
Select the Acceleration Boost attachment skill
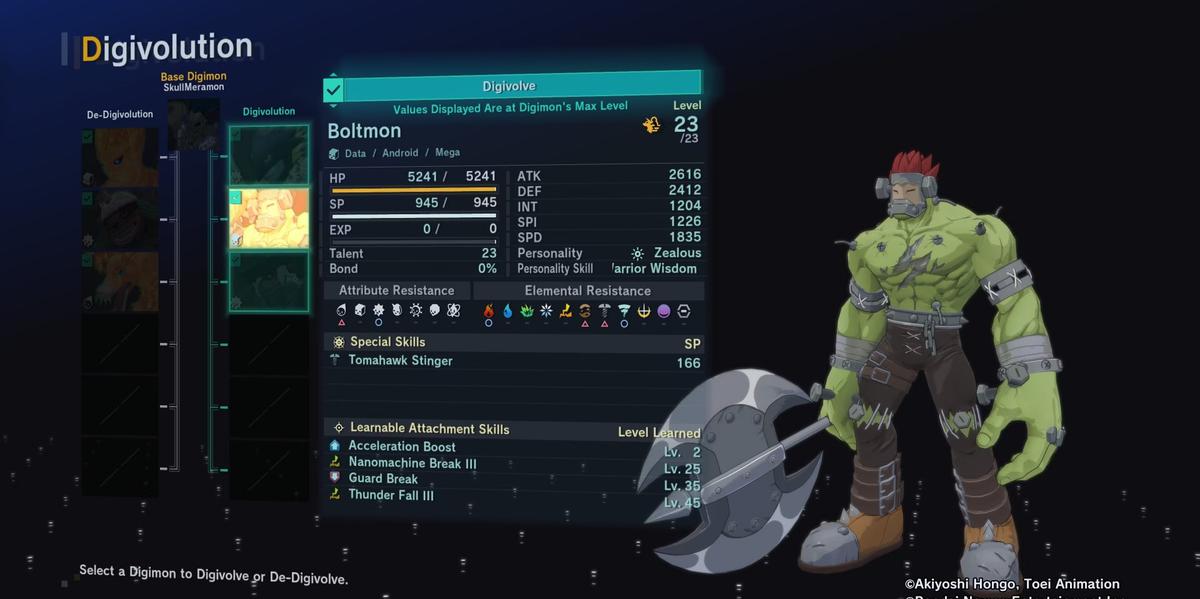[x=402, y=447]
